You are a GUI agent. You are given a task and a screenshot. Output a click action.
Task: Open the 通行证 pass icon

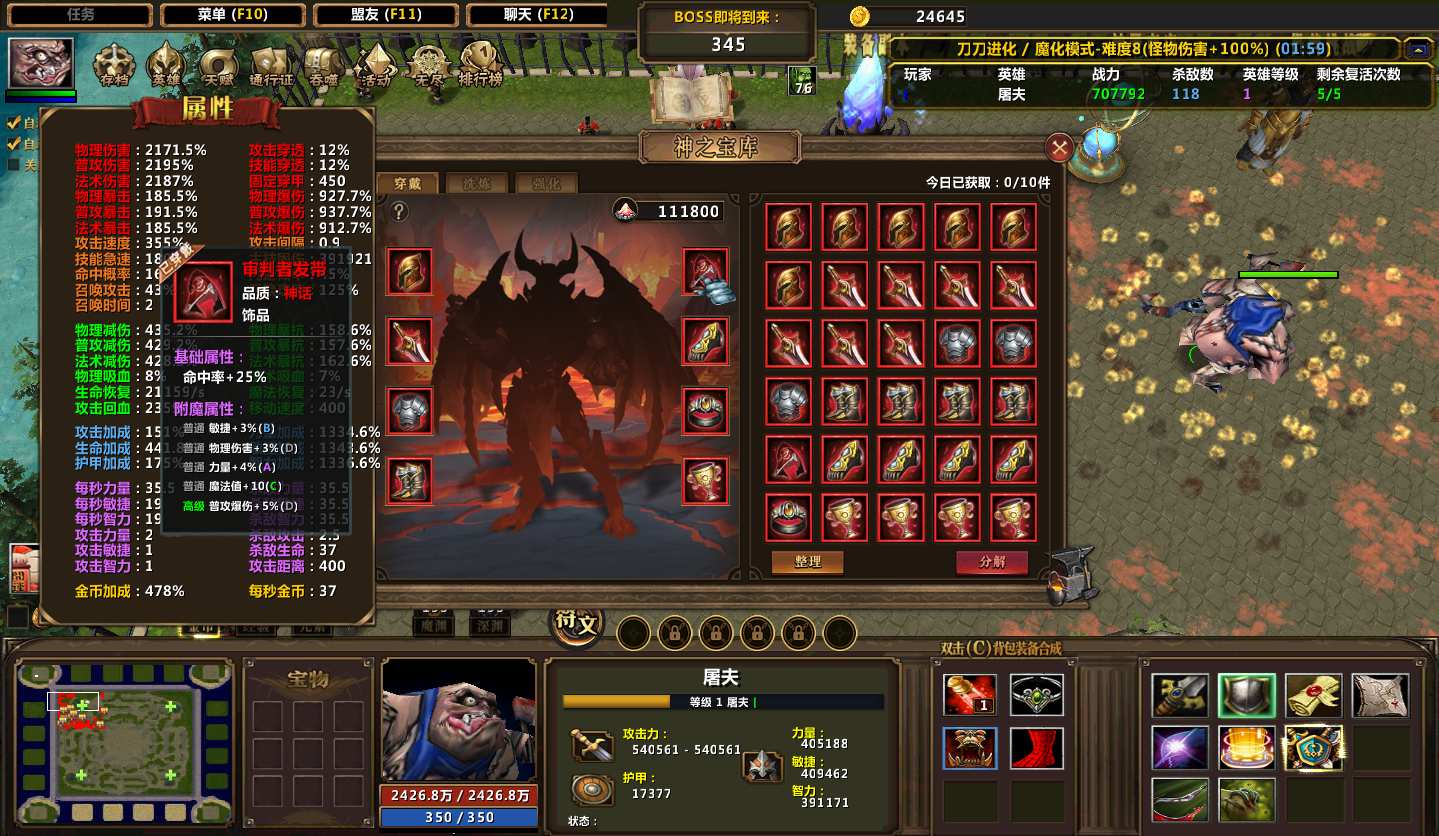click(x=271, y=66)
